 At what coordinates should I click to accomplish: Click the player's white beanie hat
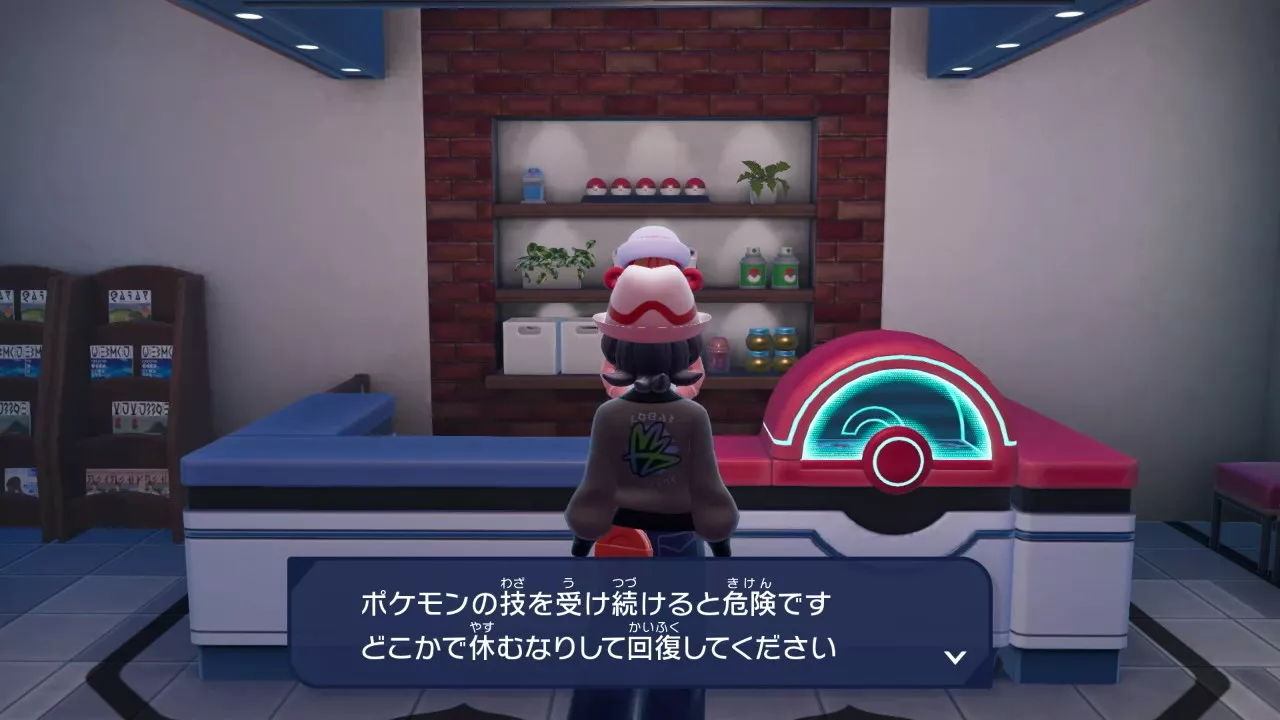pyautogui.click(x=652, y=243)
